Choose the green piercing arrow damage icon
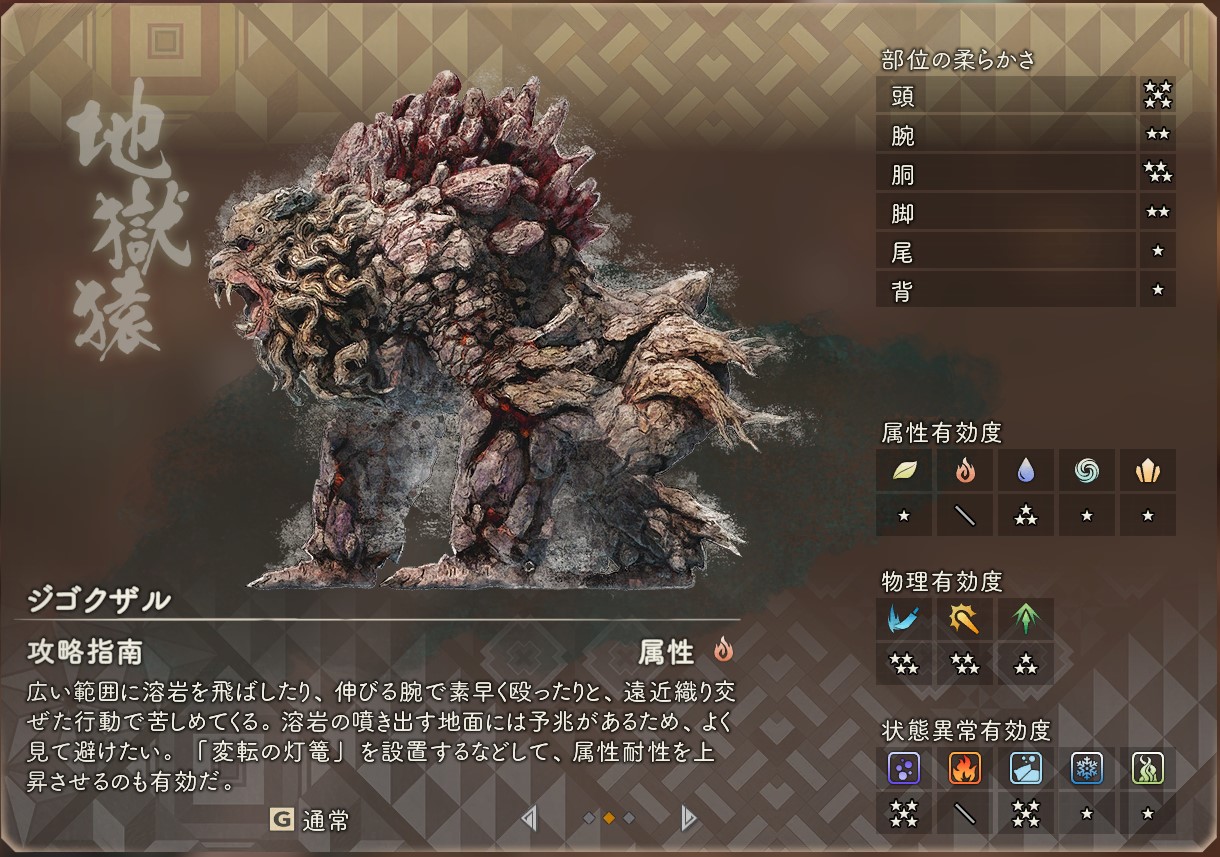This screenshot has width=1220, height=857. pos(1026,619)
